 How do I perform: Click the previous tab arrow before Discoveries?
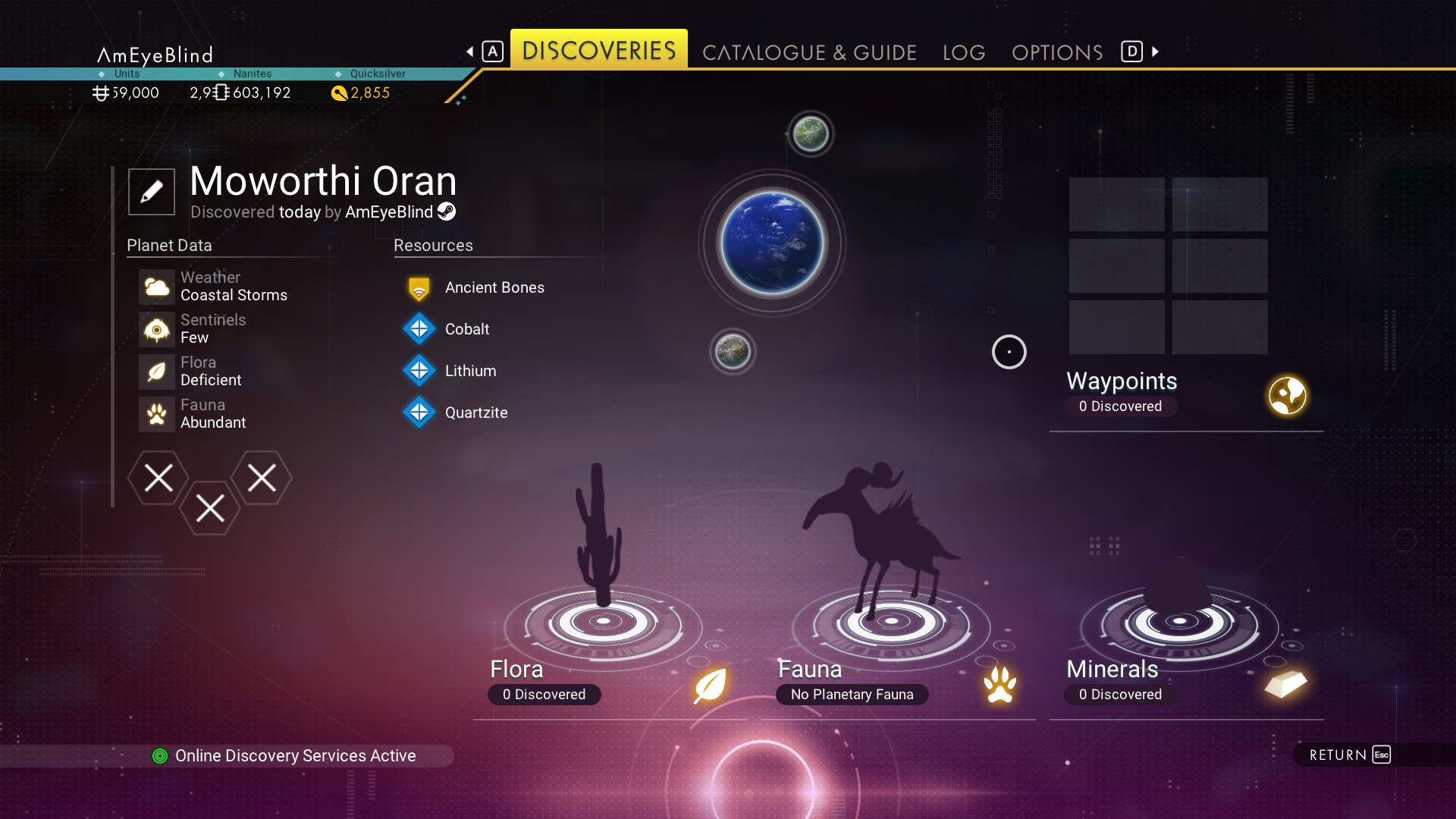[470, 52]
